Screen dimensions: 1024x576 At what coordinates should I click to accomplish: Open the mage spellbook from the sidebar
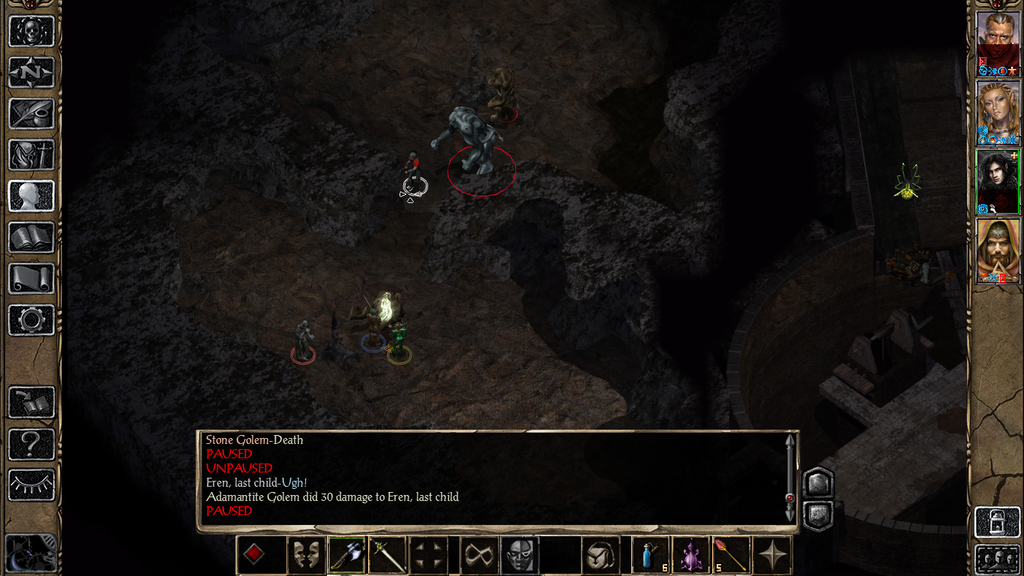31,237
